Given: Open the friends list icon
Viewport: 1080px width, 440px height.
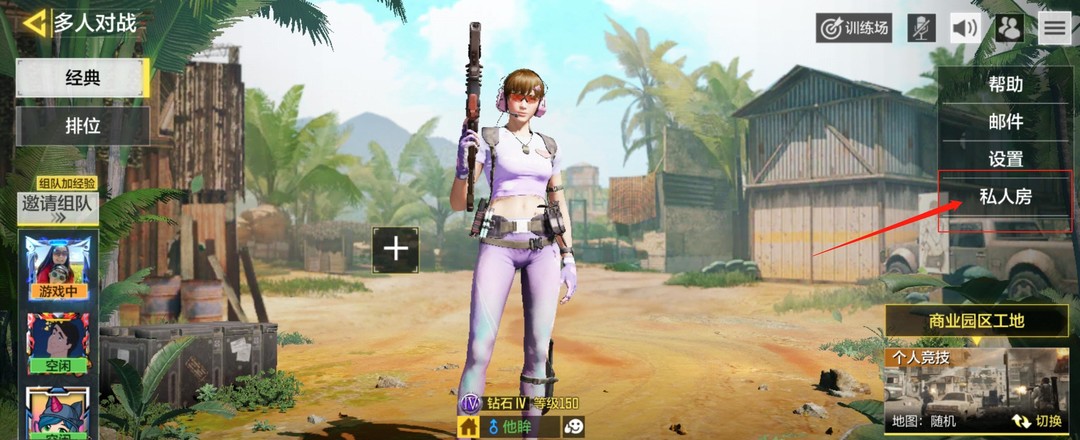Looking at the screenshot, I should [x=1009, y=28].
